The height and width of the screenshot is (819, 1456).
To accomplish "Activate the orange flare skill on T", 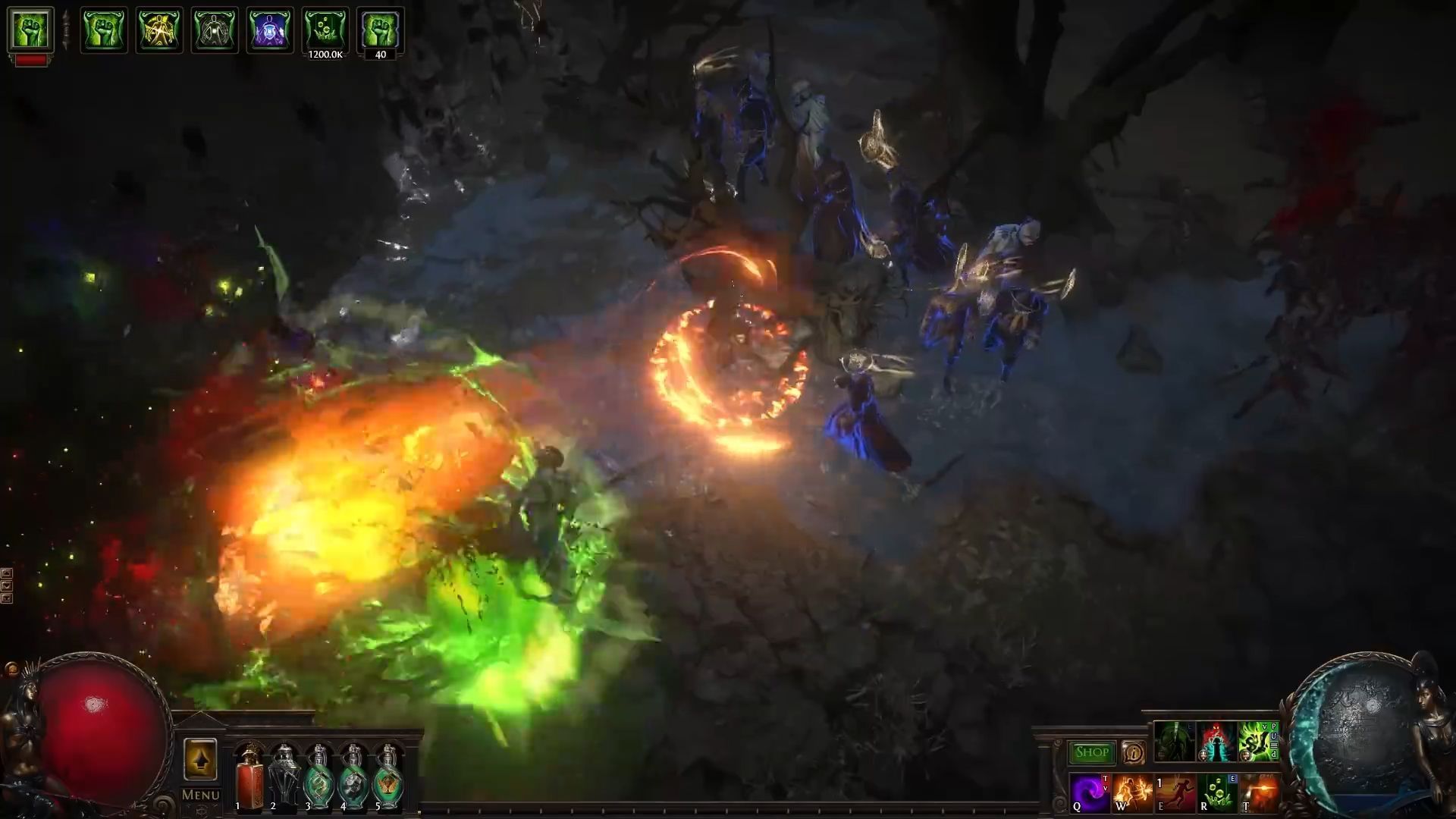I will pyautogui.click(x=1259, y=793).
